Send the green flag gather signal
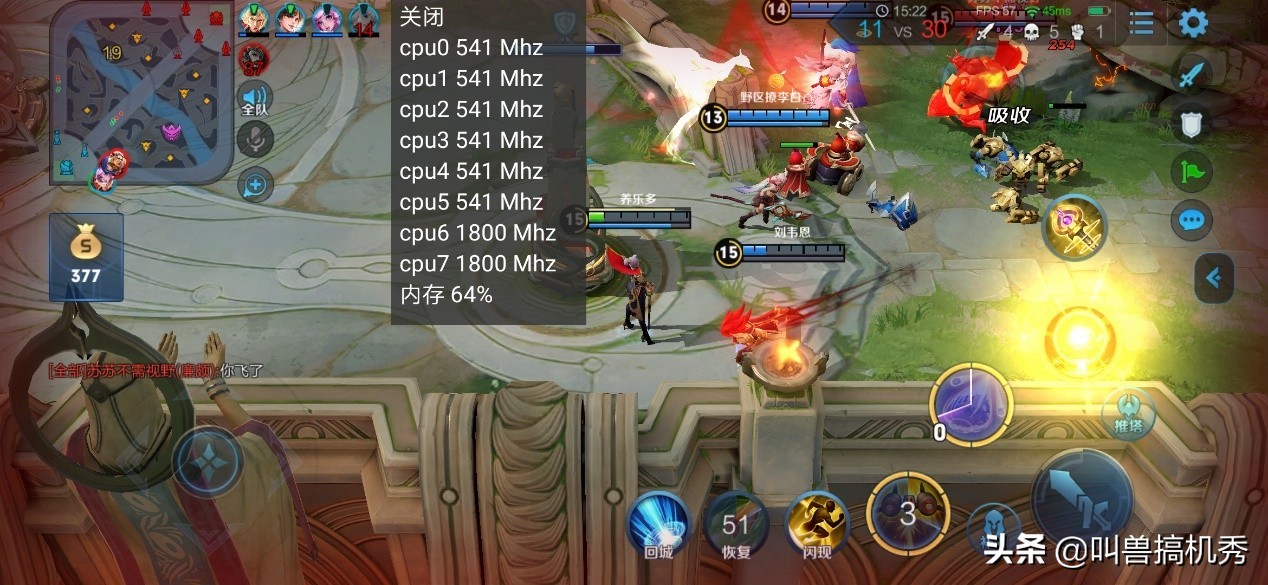 pos(1191,171)
